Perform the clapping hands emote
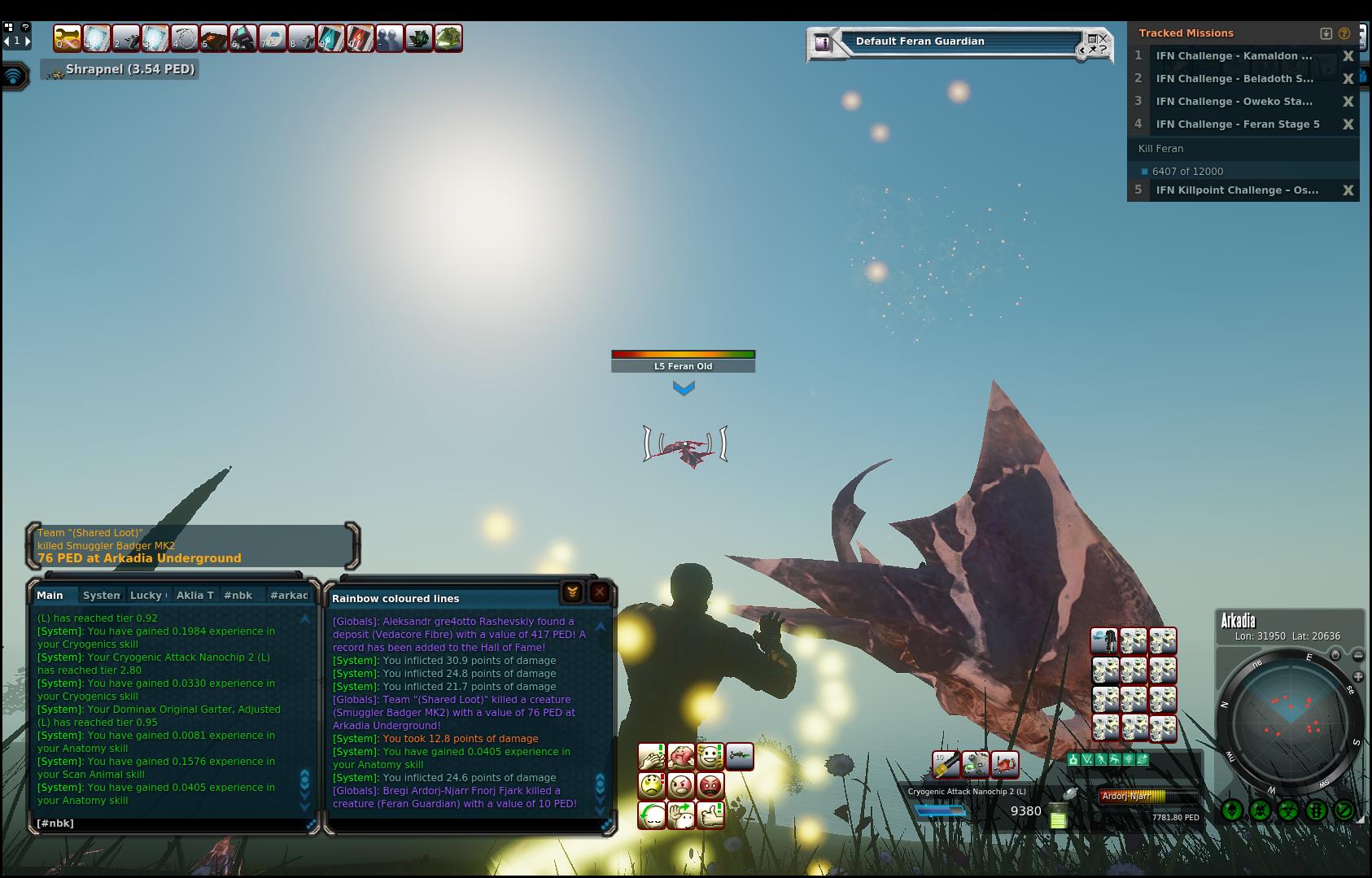Viewport: 1372px width, 878px height. click(652, 758)
